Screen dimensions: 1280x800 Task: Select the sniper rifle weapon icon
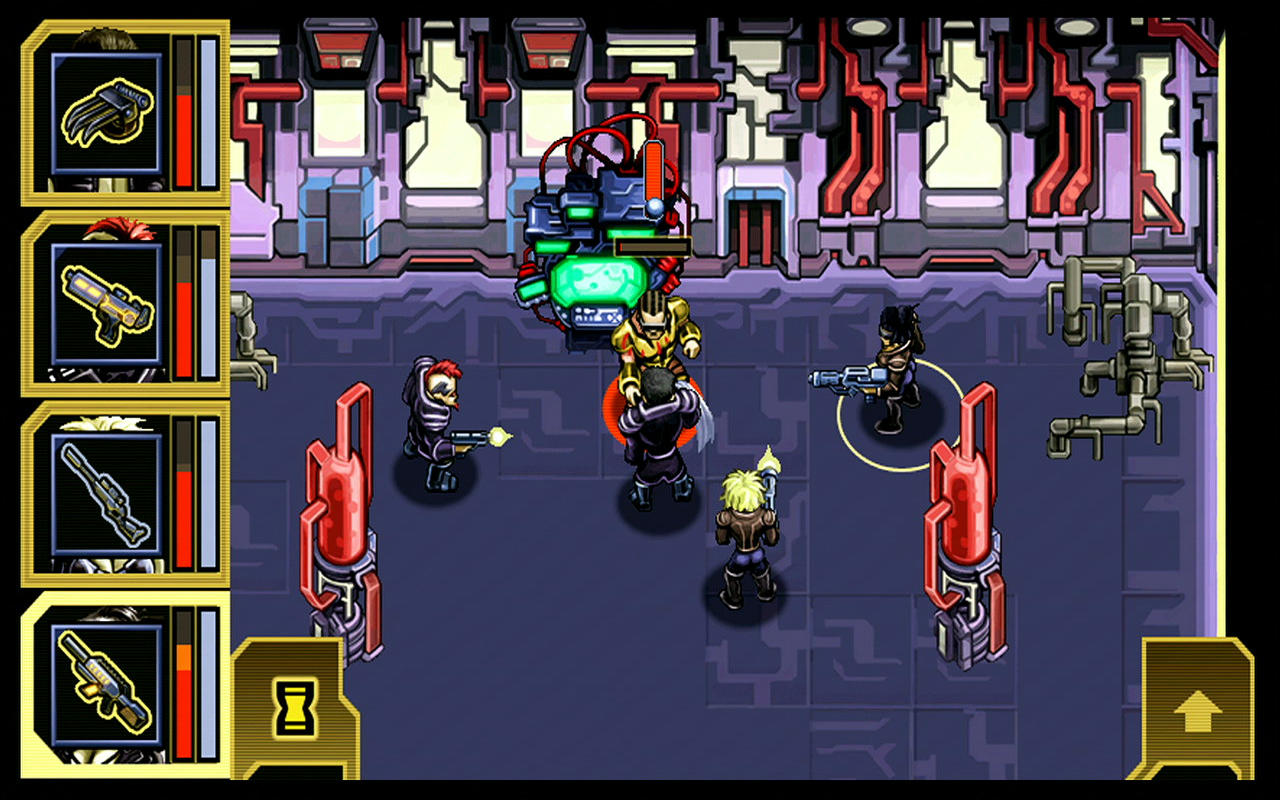105,495
